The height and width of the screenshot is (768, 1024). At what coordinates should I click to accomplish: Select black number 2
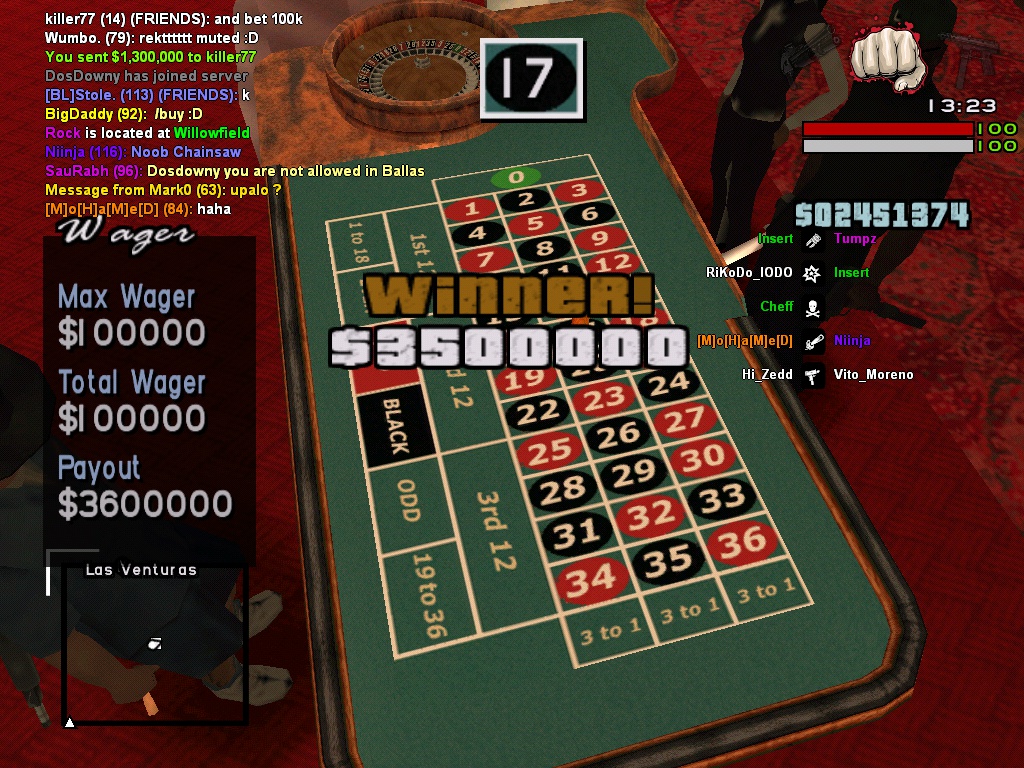526,200
